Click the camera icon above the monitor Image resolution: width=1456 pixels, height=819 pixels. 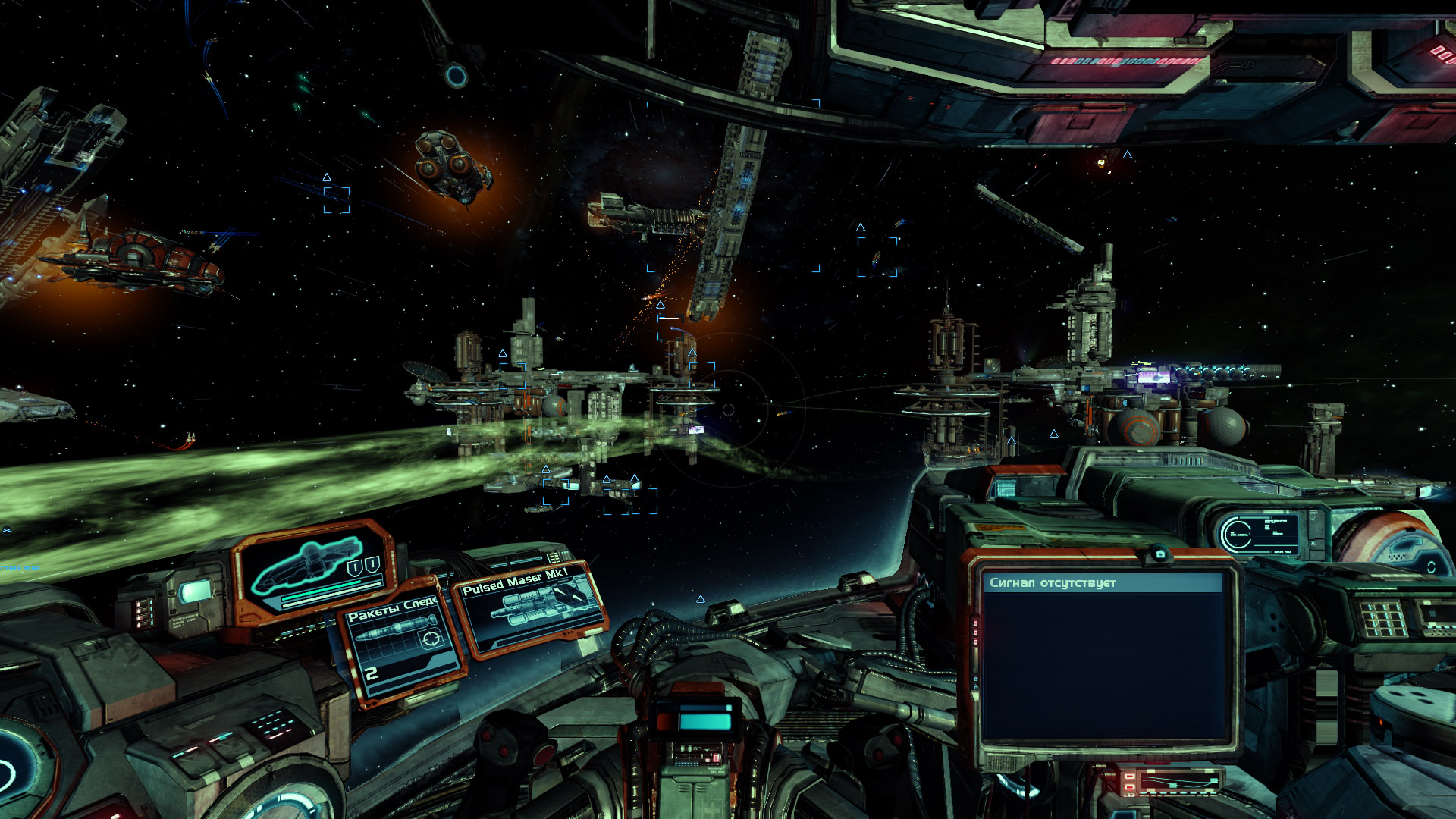[1159, 555]
